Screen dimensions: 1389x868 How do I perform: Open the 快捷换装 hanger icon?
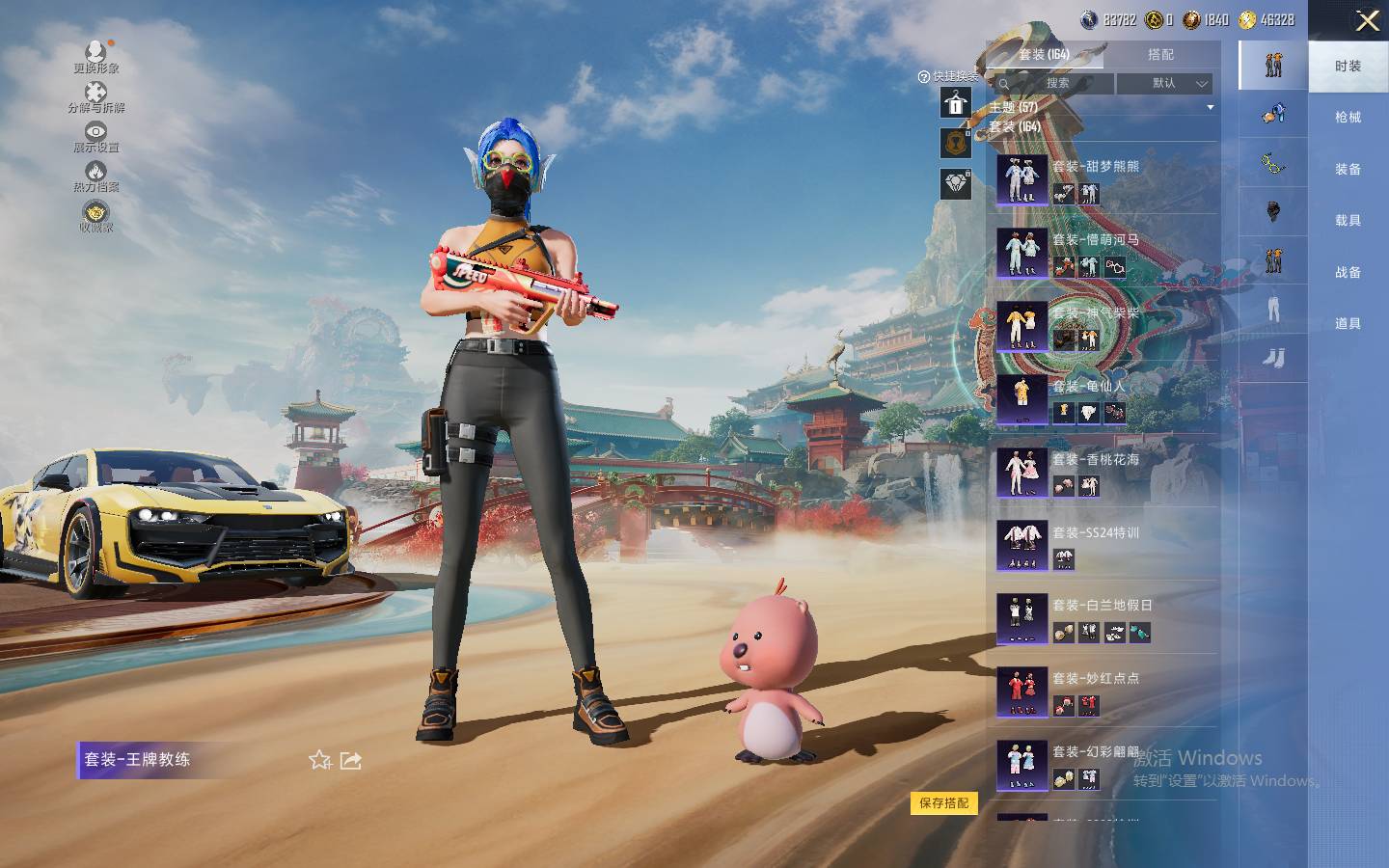pos(956,102)
